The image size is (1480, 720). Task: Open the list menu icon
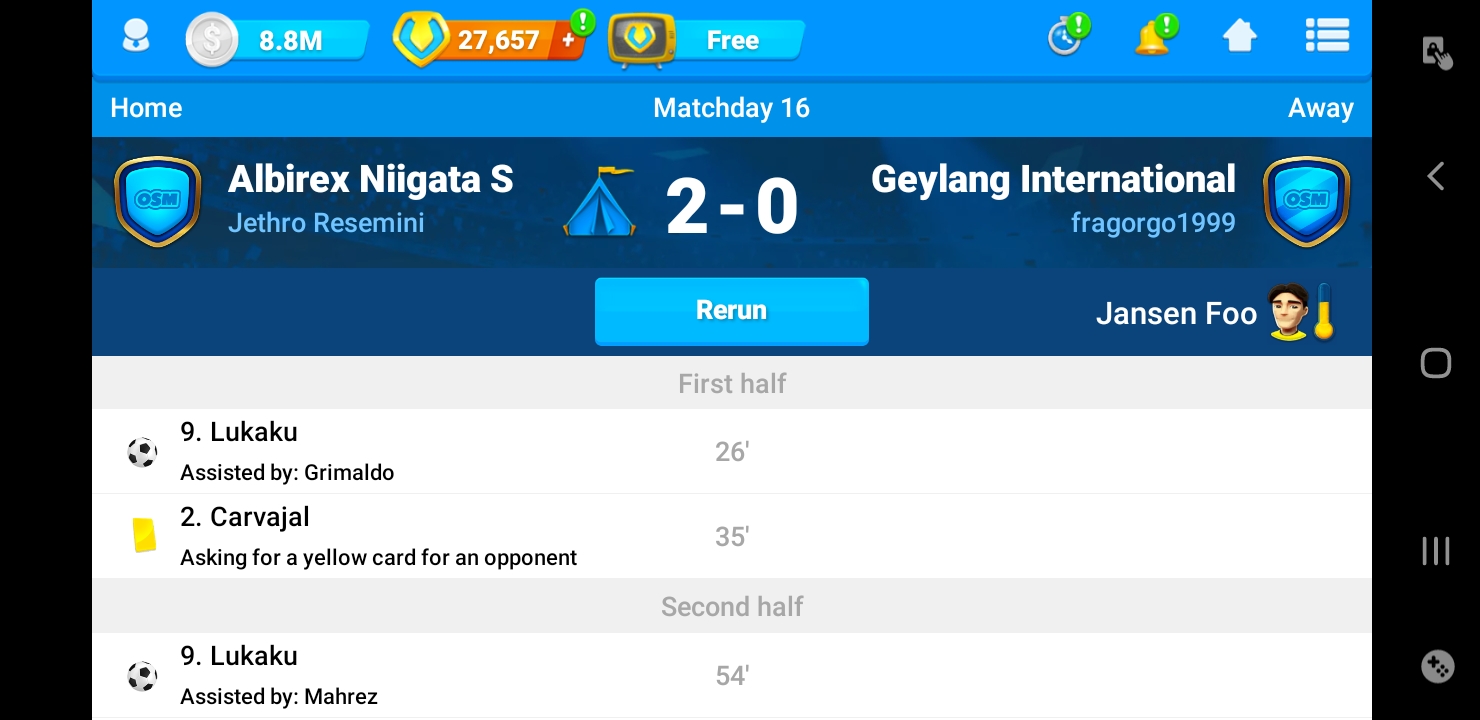(1327, 38)
